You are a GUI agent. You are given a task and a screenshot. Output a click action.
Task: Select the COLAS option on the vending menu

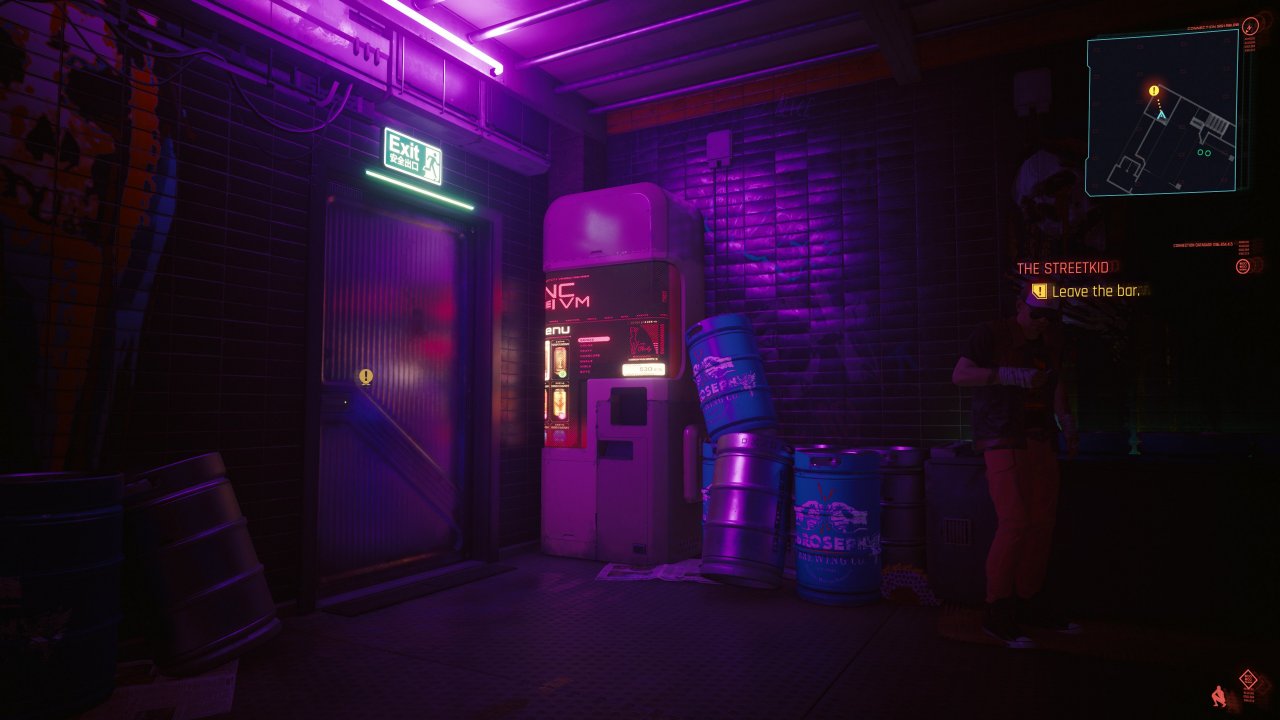pos(586,345)
